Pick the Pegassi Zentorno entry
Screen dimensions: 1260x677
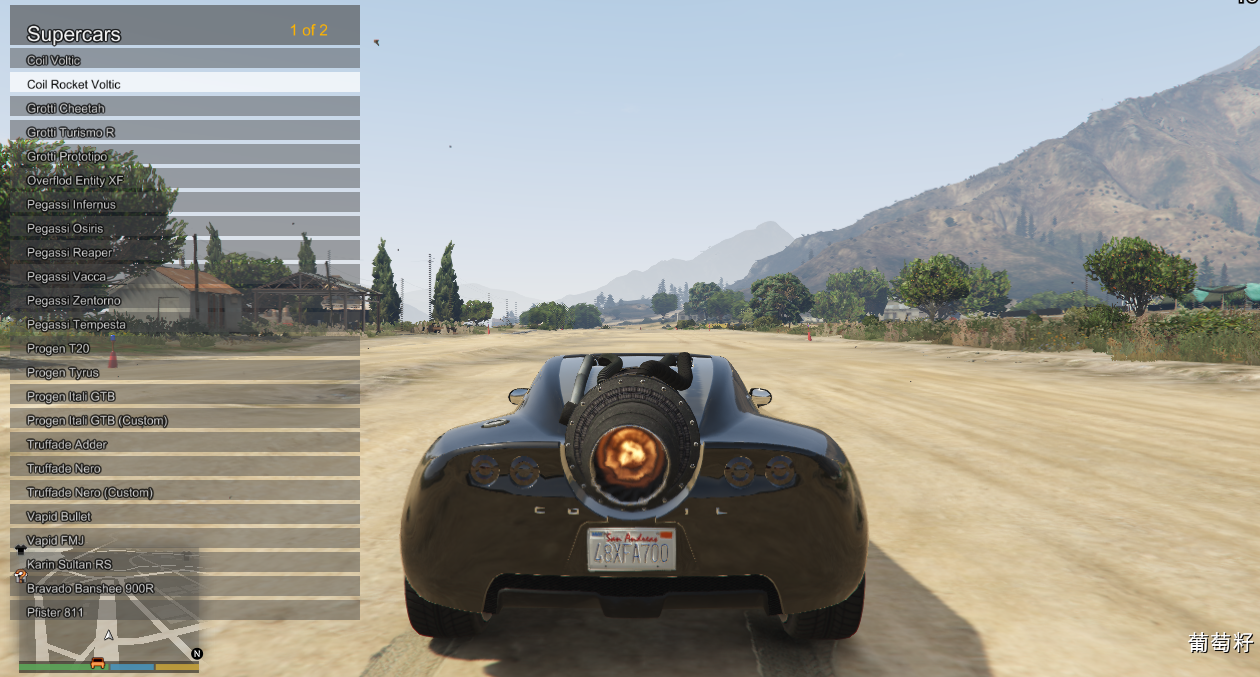(x=185, y=300)
